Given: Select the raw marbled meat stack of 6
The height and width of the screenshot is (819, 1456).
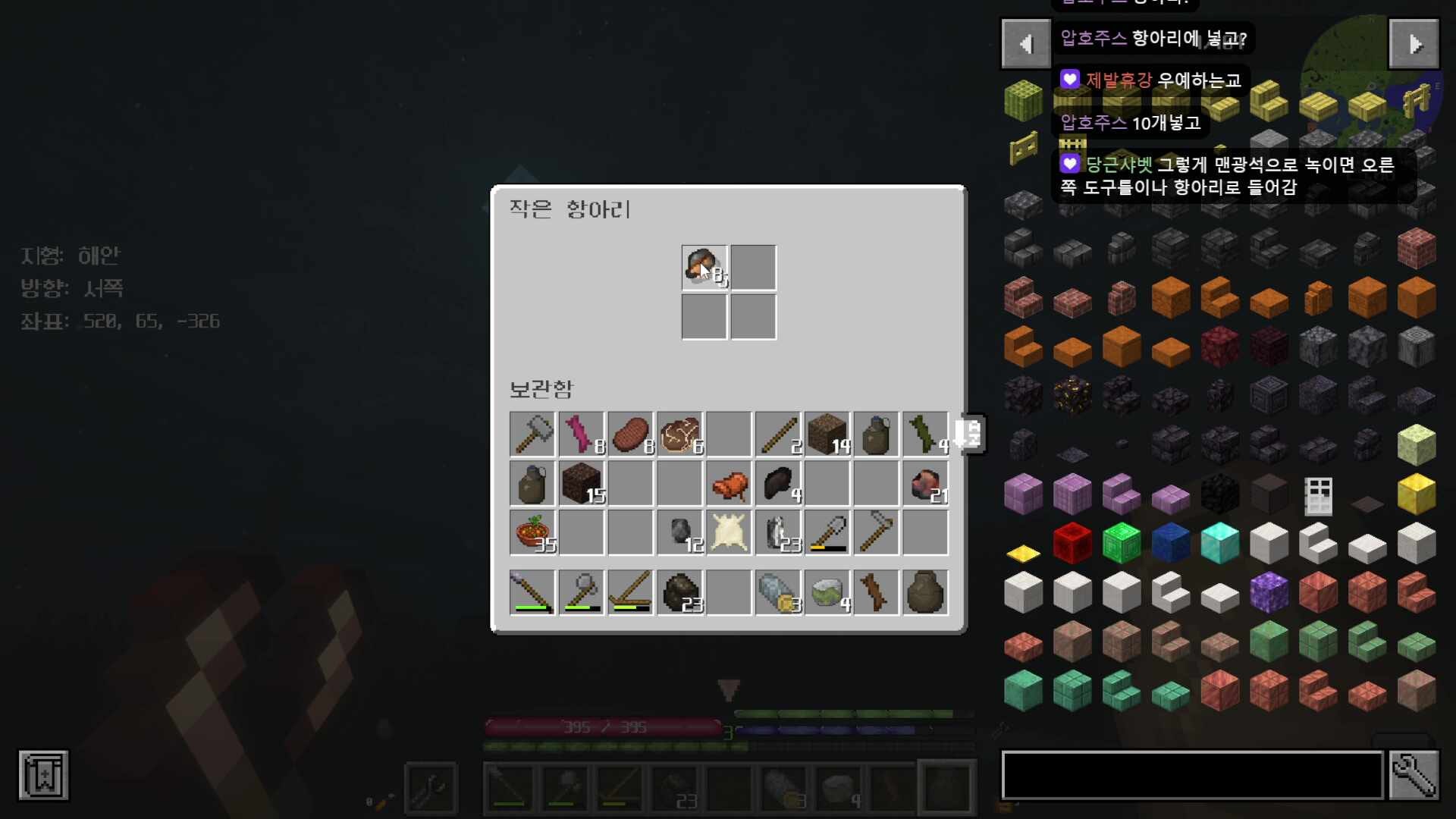Looking at the screenshot, I should pyautogui.click(x=679, y=435).
